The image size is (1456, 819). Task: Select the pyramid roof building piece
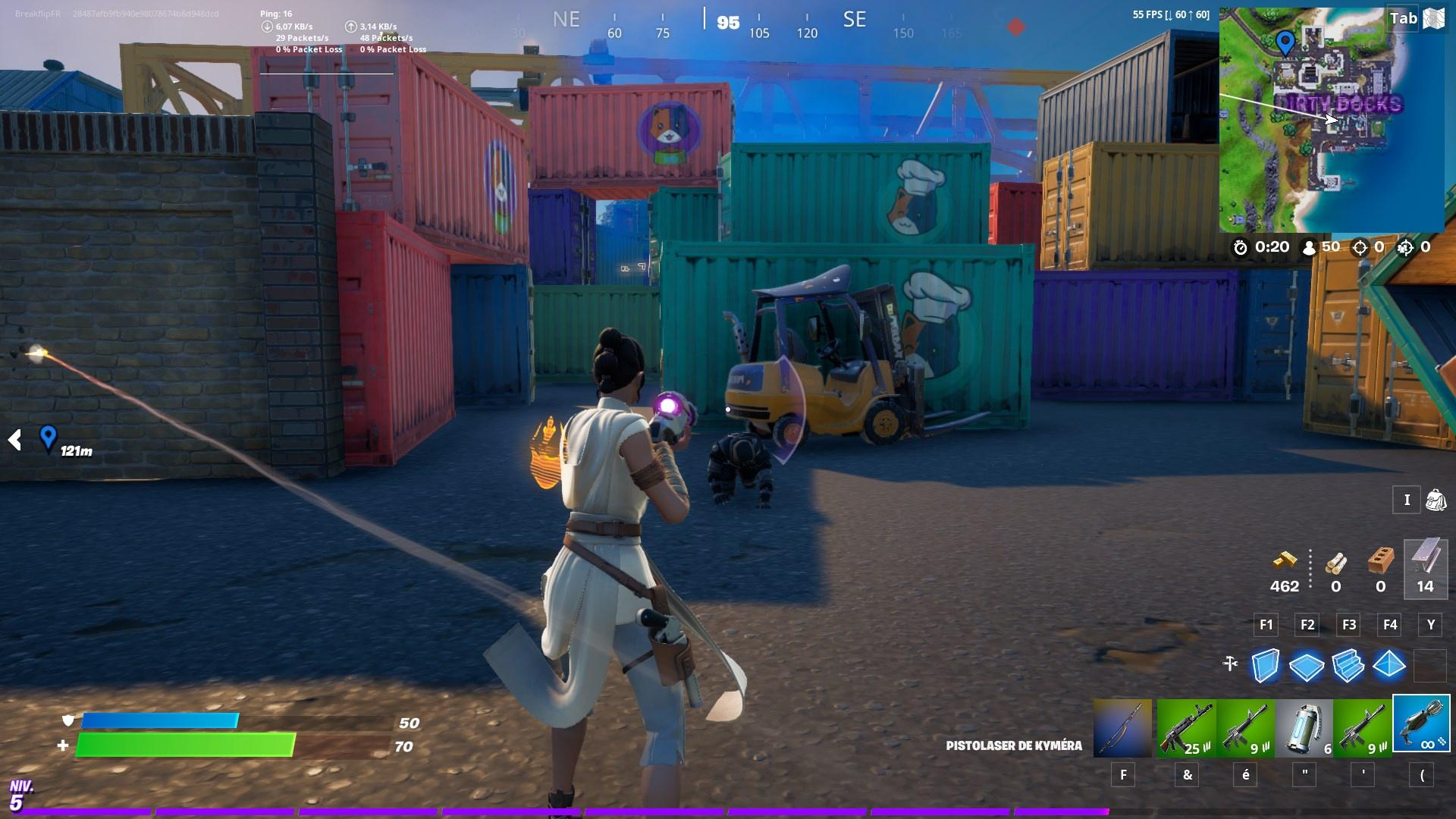[x=1389, y=665]
